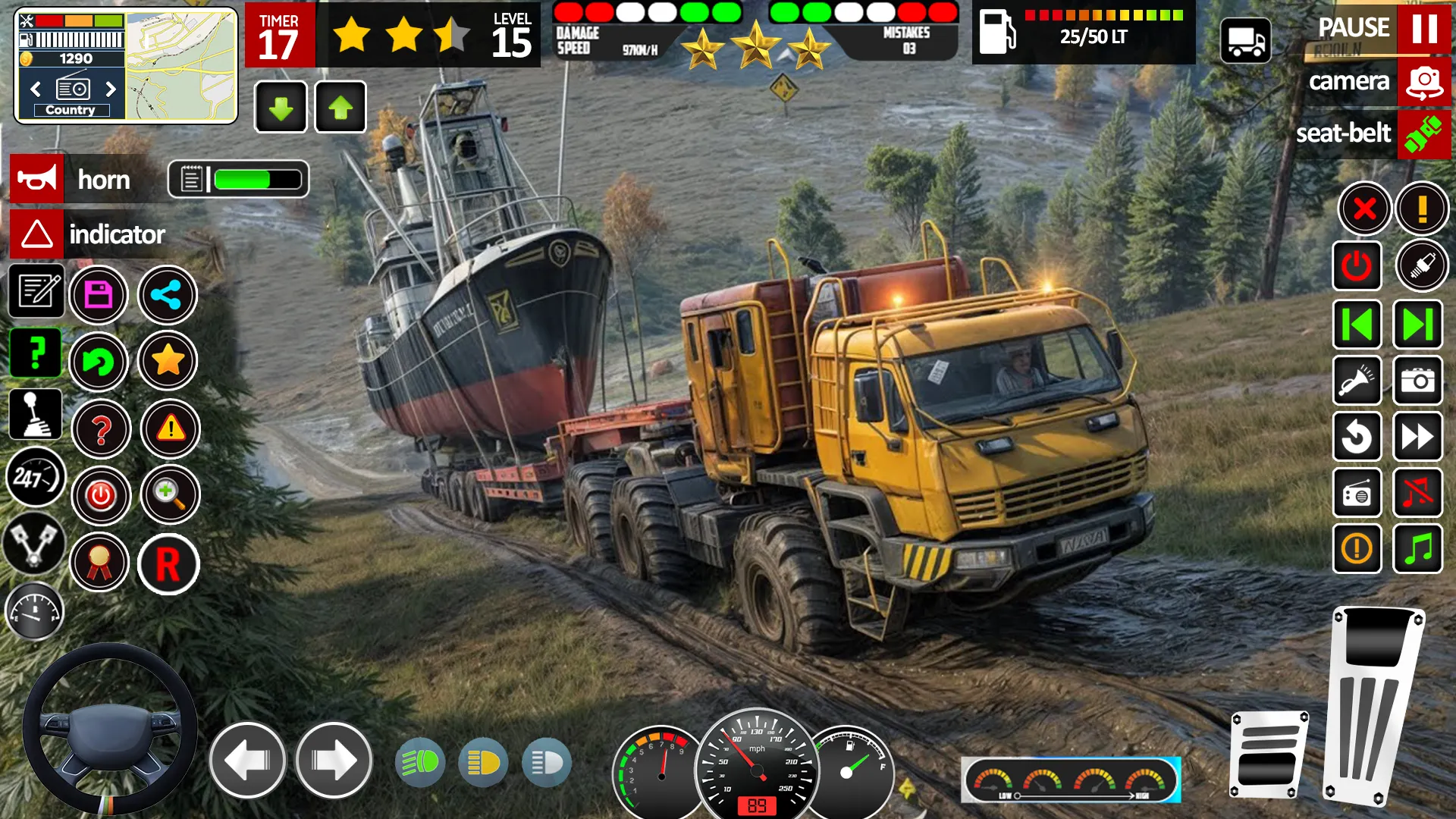Mute the game sound
Image resolution: width=1456 pixels, height=819 pixels.
coord(1419,493)
